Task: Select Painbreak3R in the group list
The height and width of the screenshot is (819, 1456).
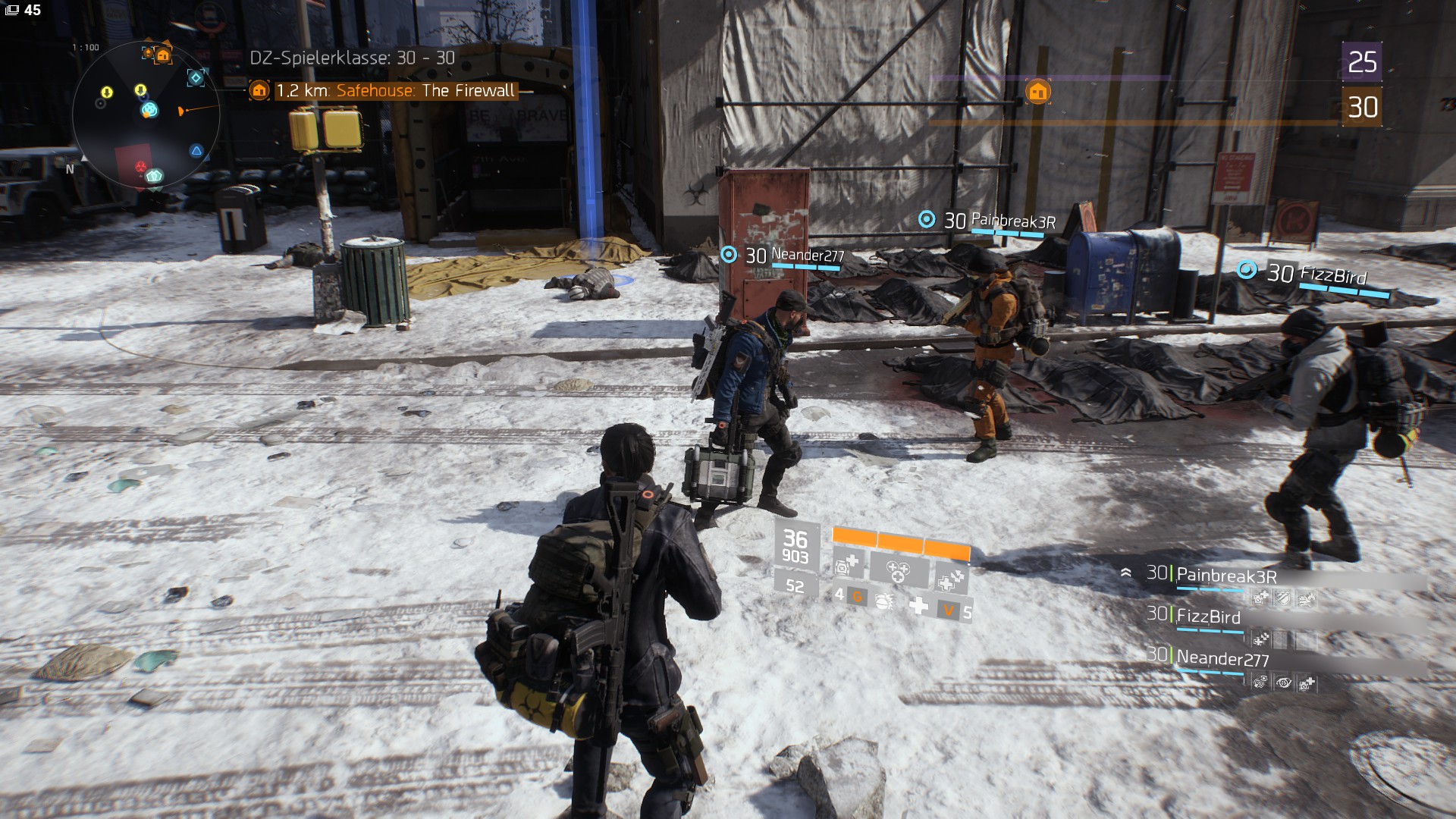Action: pyautogui.click(x=1225, y=576)
